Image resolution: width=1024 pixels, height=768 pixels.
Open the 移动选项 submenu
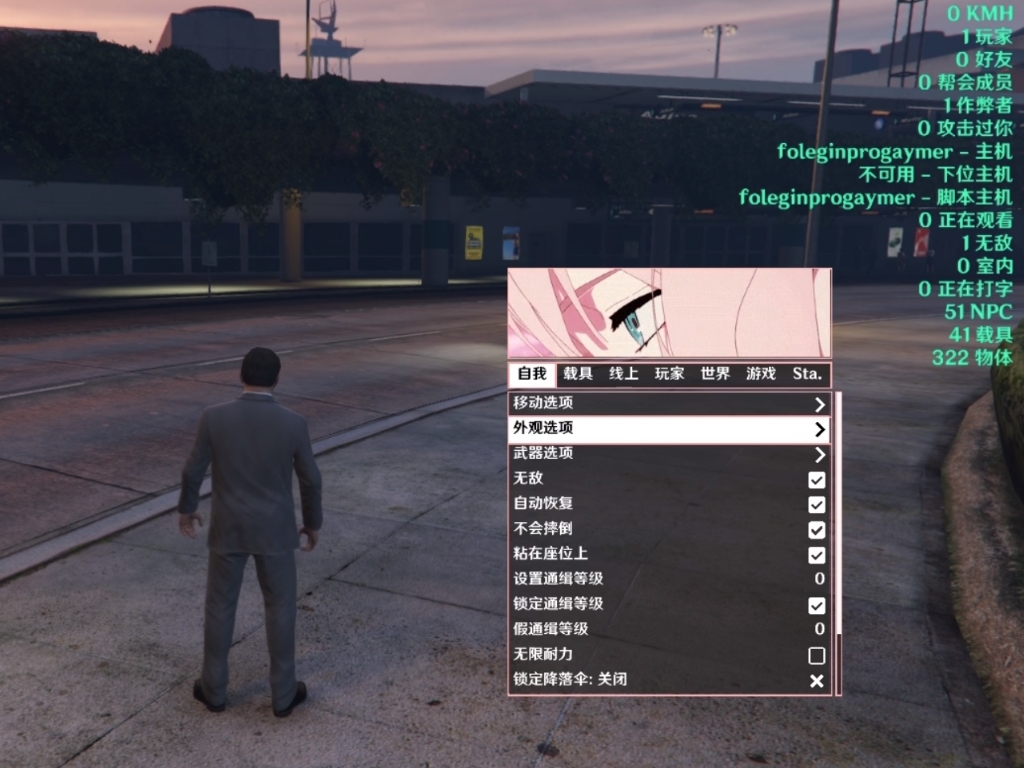coord(669,404)
